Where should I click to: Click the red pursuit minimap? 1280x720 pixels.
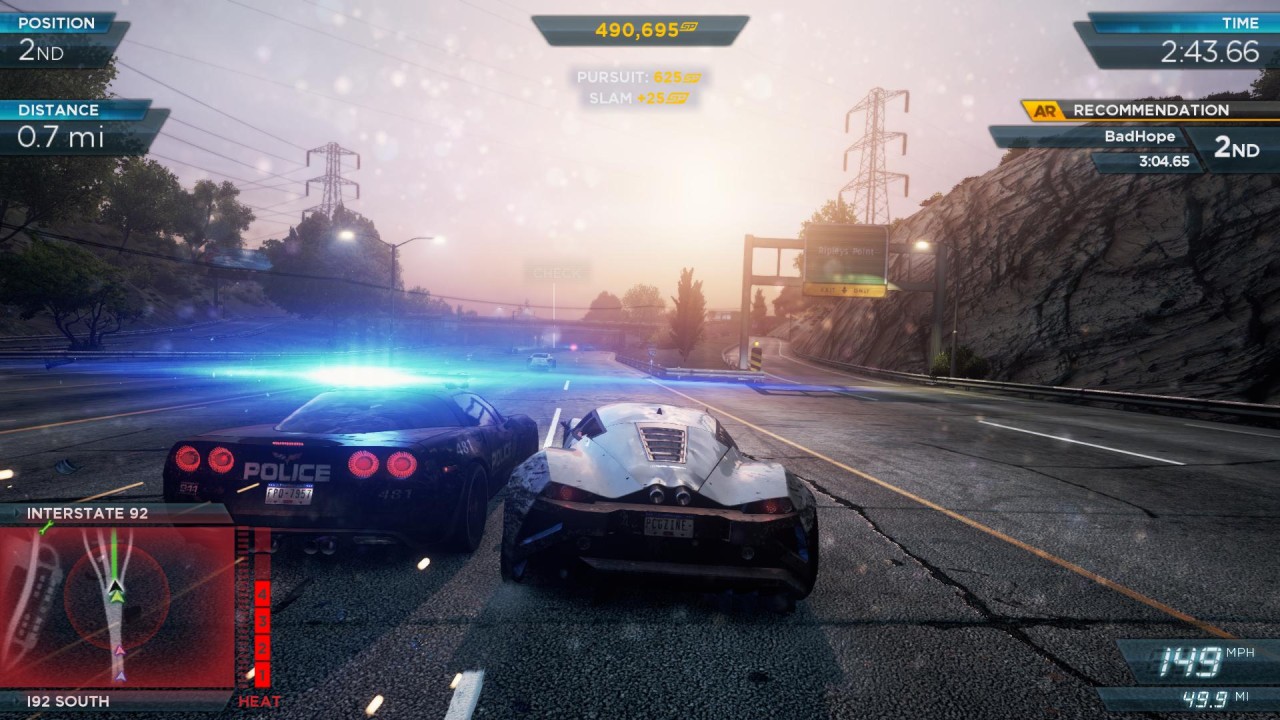pos(118,606)
